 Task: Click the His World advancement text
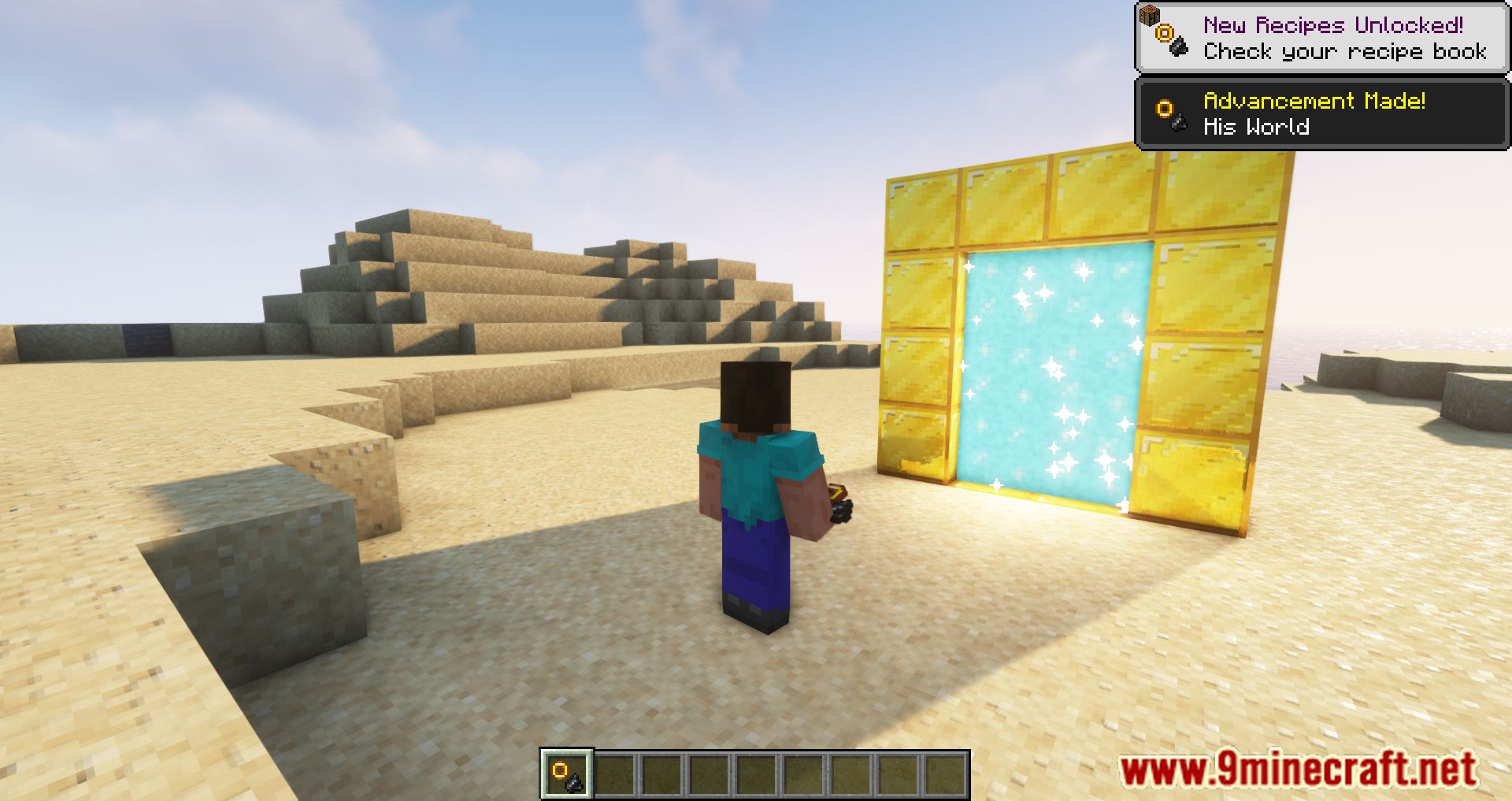(x=1258, y=126)
